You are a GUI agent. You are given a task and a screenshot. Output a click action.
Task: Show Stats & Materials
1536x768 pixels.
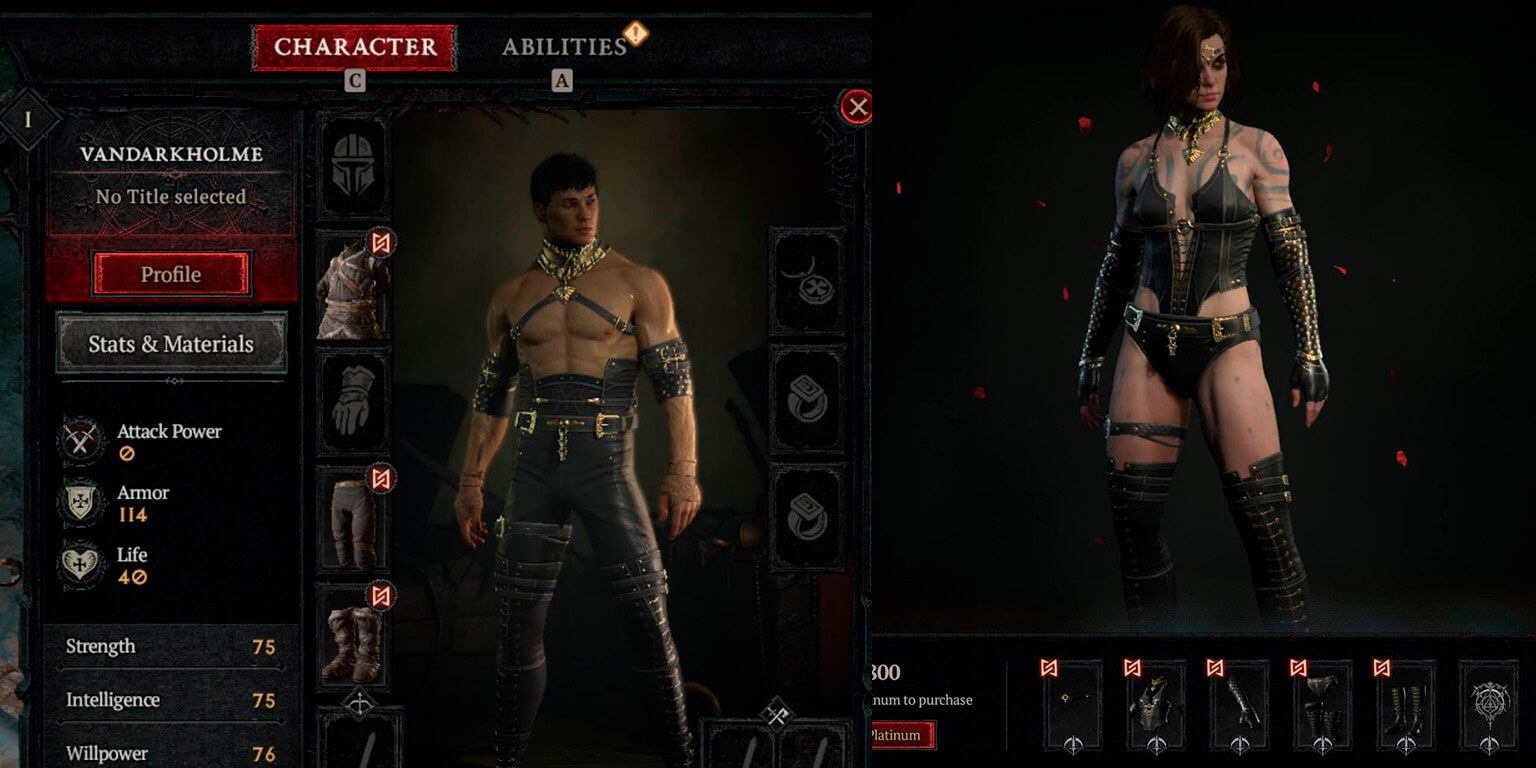tap(171, 344)
